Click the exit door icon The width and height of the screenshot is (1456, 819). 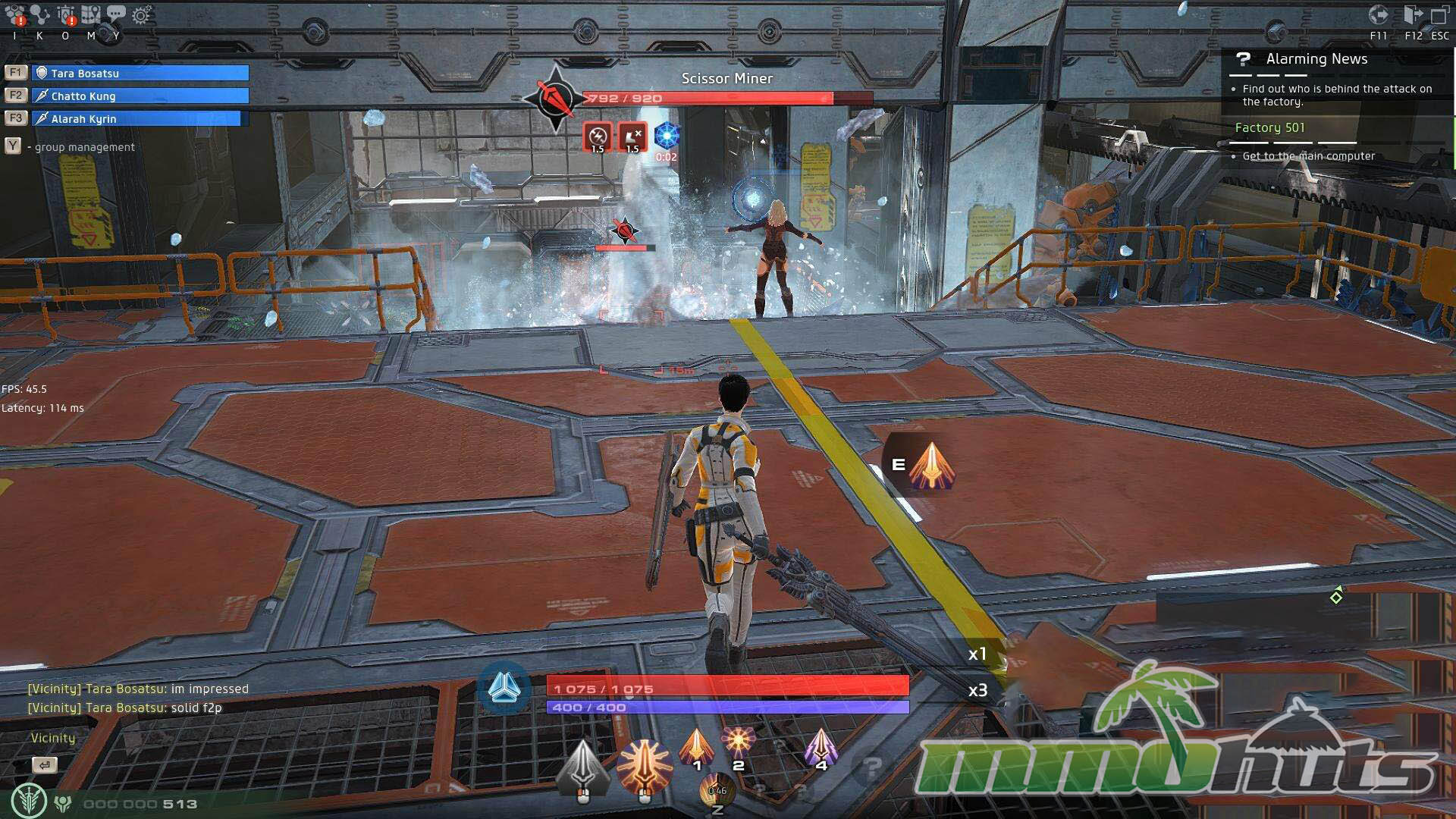[1413, 15]
